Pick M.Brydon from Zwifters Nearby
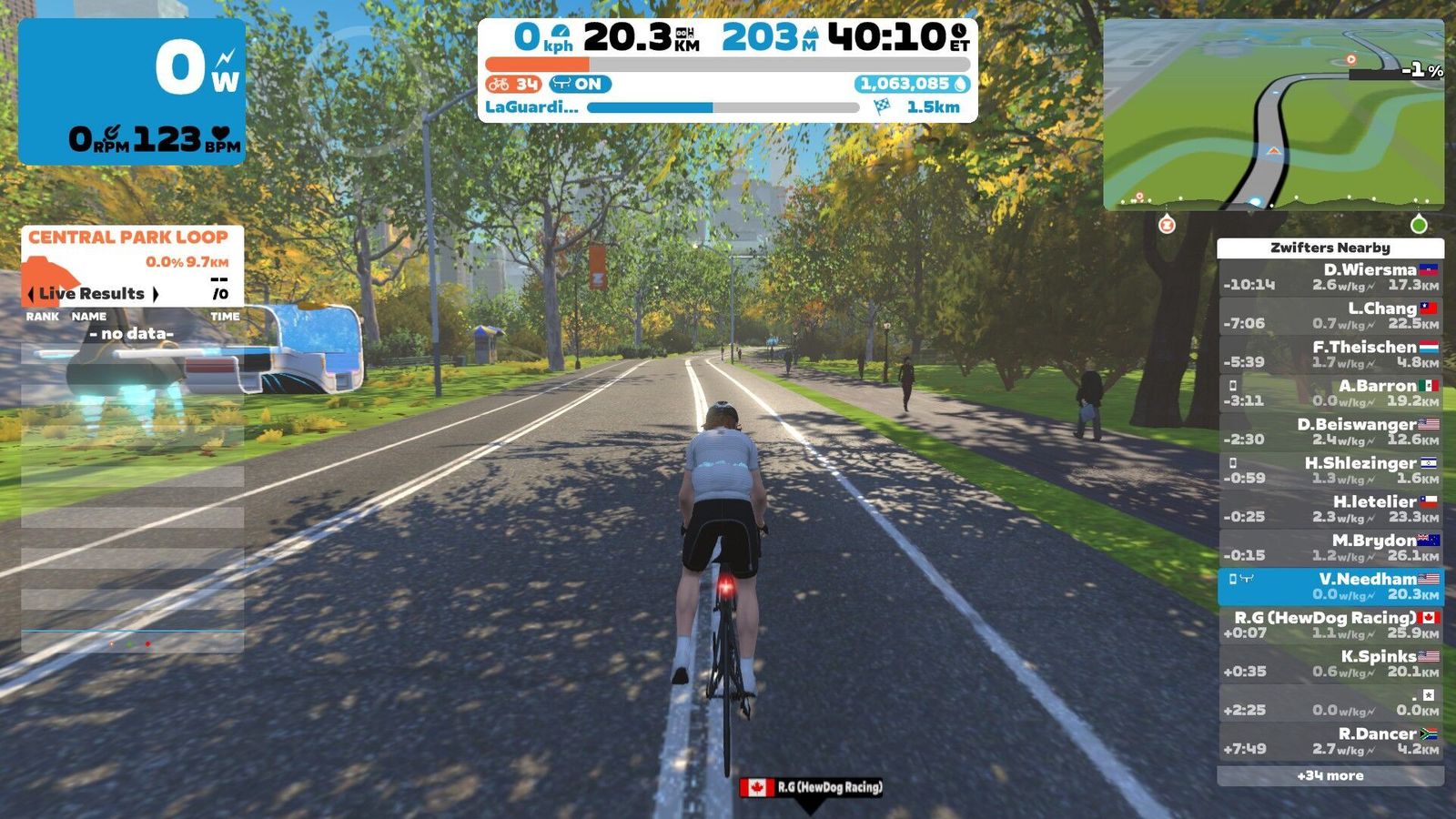This screenshot has width=1456, height=819. [x=1330, y=548]
